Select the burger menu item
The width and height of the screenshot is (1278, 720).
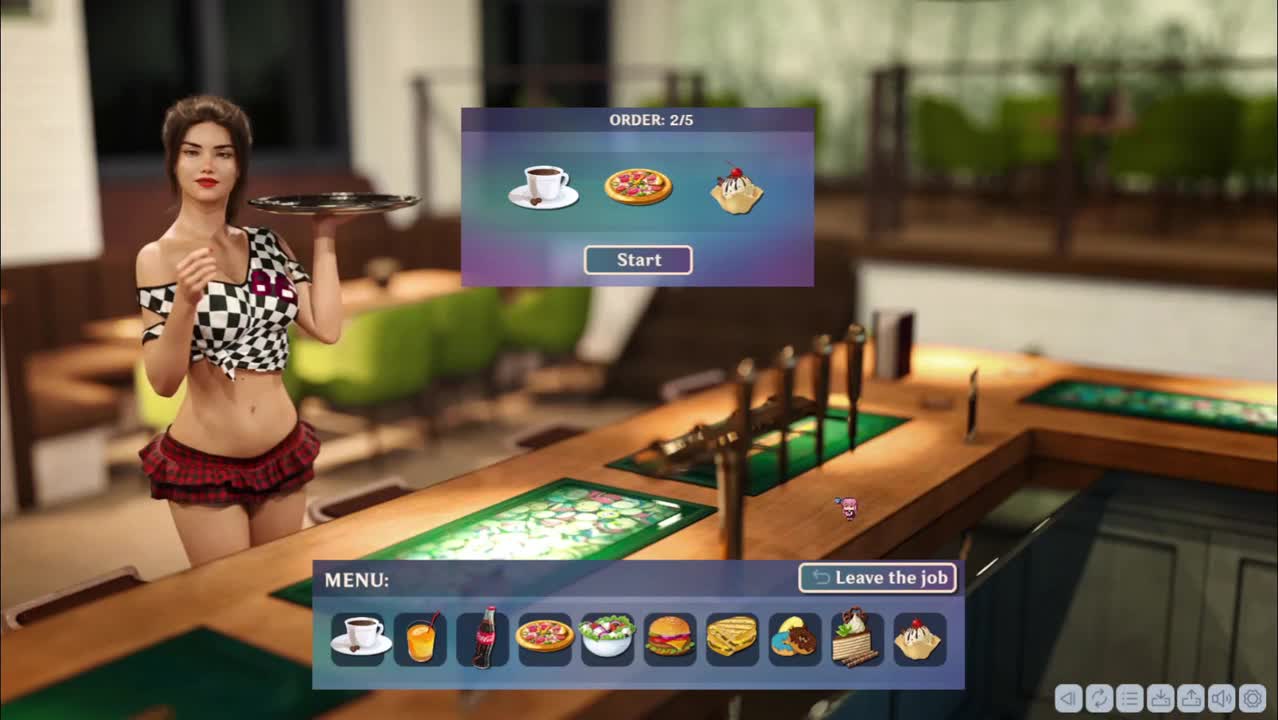(670, 637)
